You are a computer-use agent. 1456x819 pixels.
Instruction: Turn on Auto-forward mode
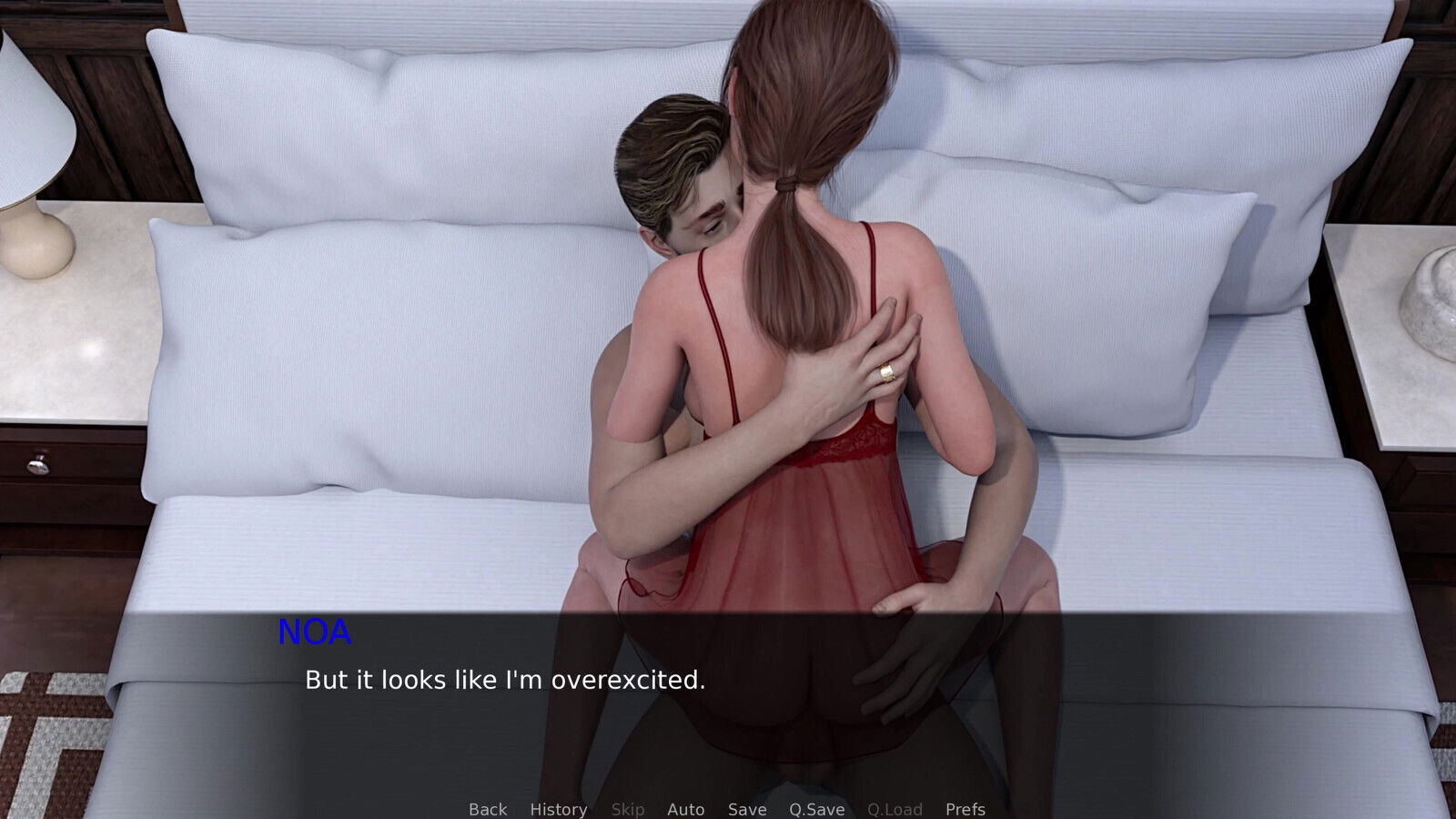click(x=686, y=809)
